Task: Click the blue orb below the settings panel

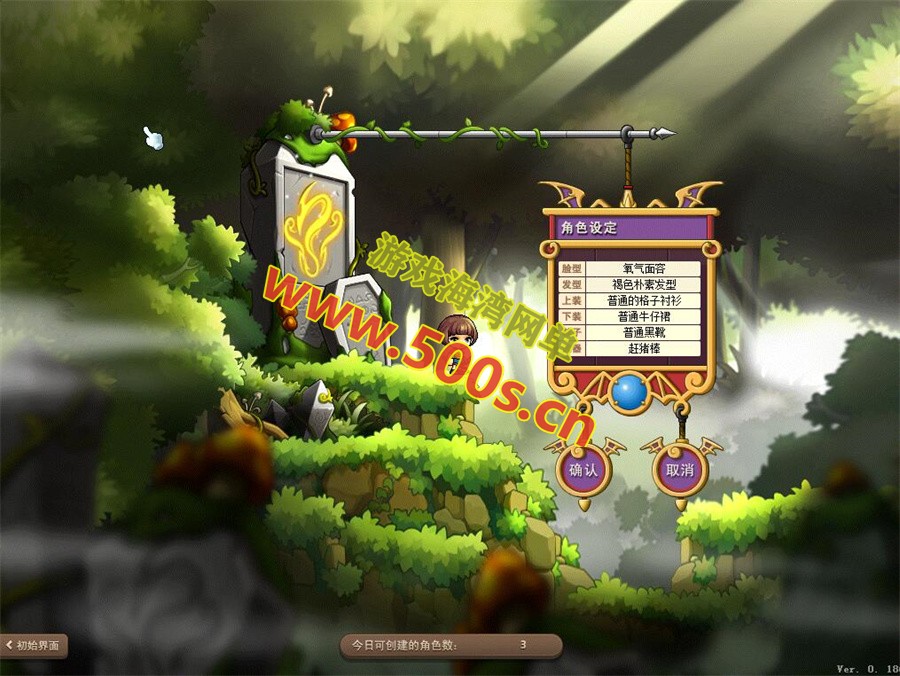Action: (629, 392)
